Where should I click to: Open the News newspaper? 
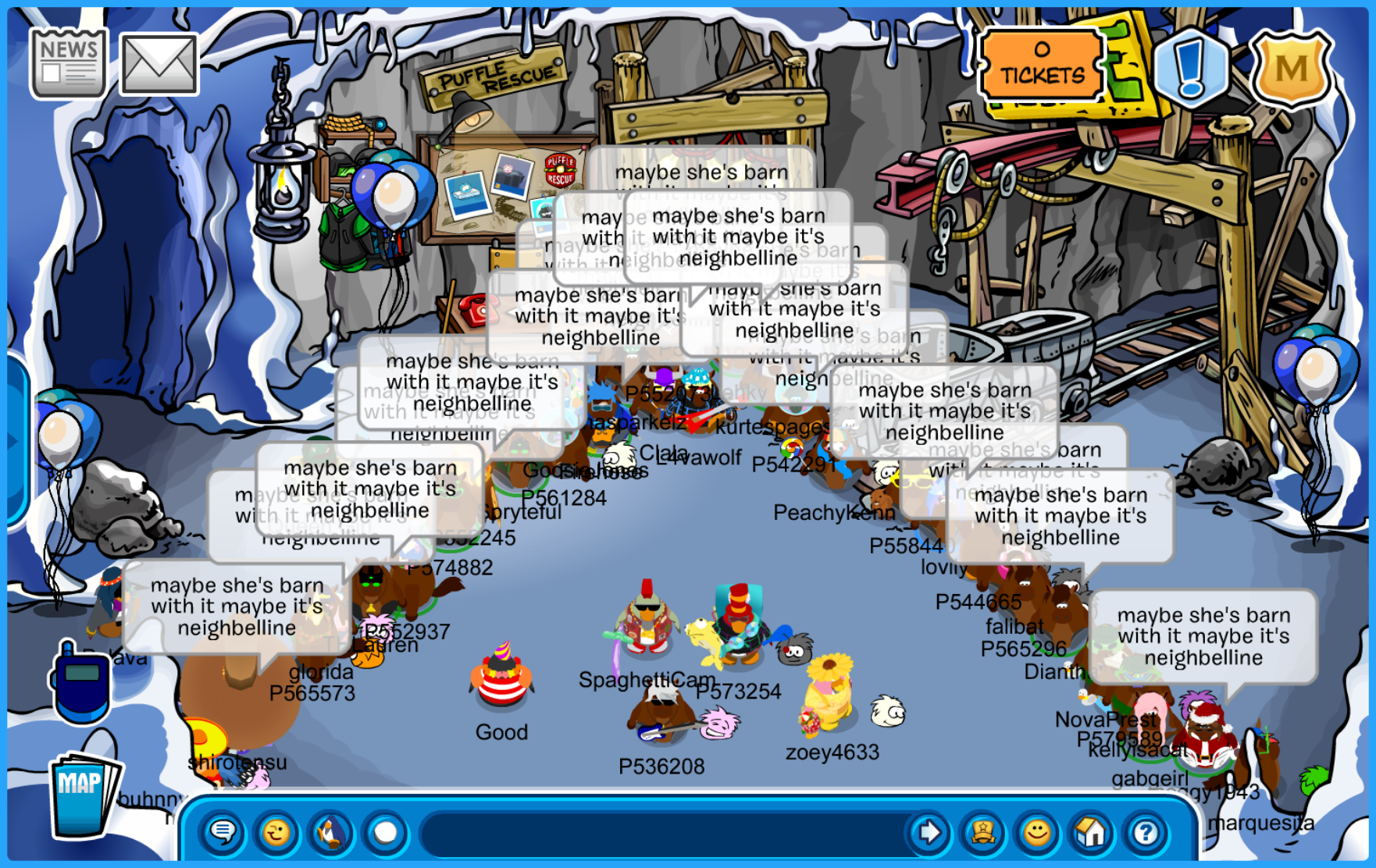69,64
